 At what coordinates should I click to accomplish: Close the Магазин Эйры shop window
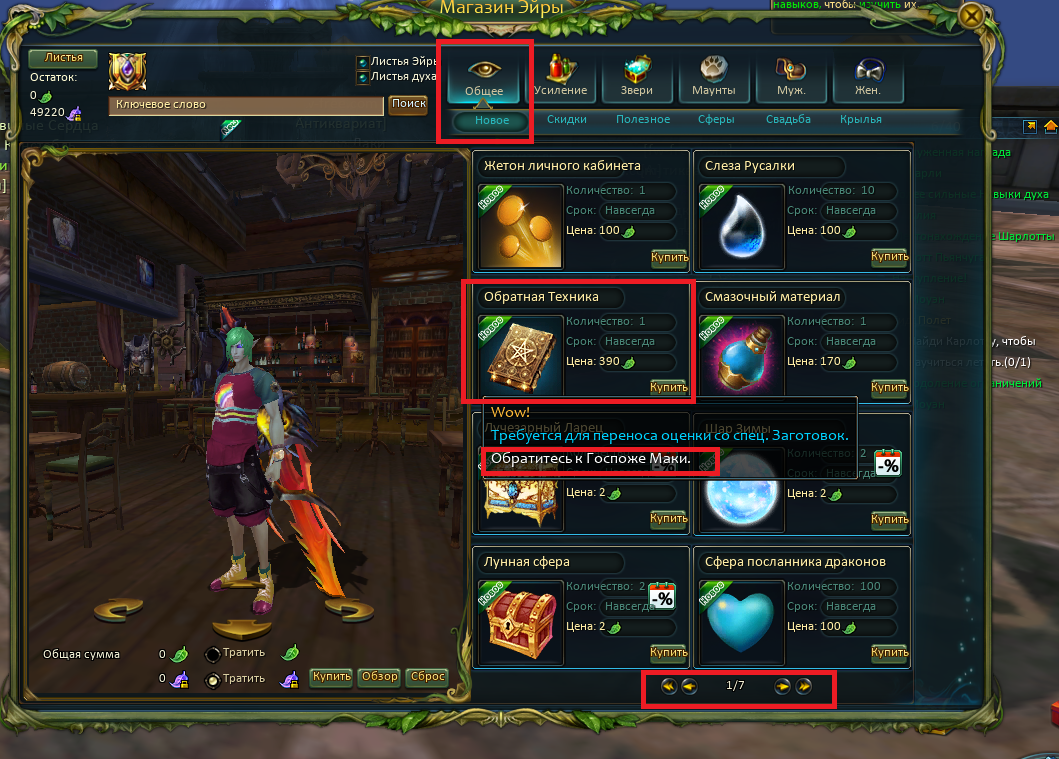(x=969, y=16)
